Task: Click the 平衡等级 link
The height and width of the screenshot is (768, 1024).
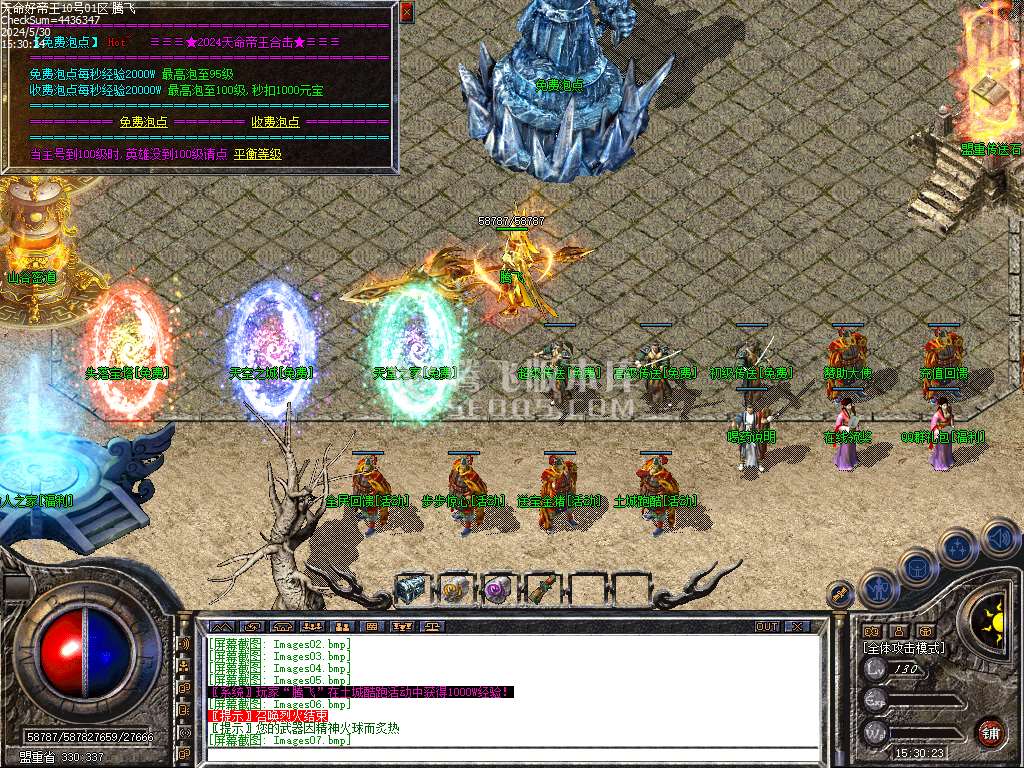Action: click(258, 155)
